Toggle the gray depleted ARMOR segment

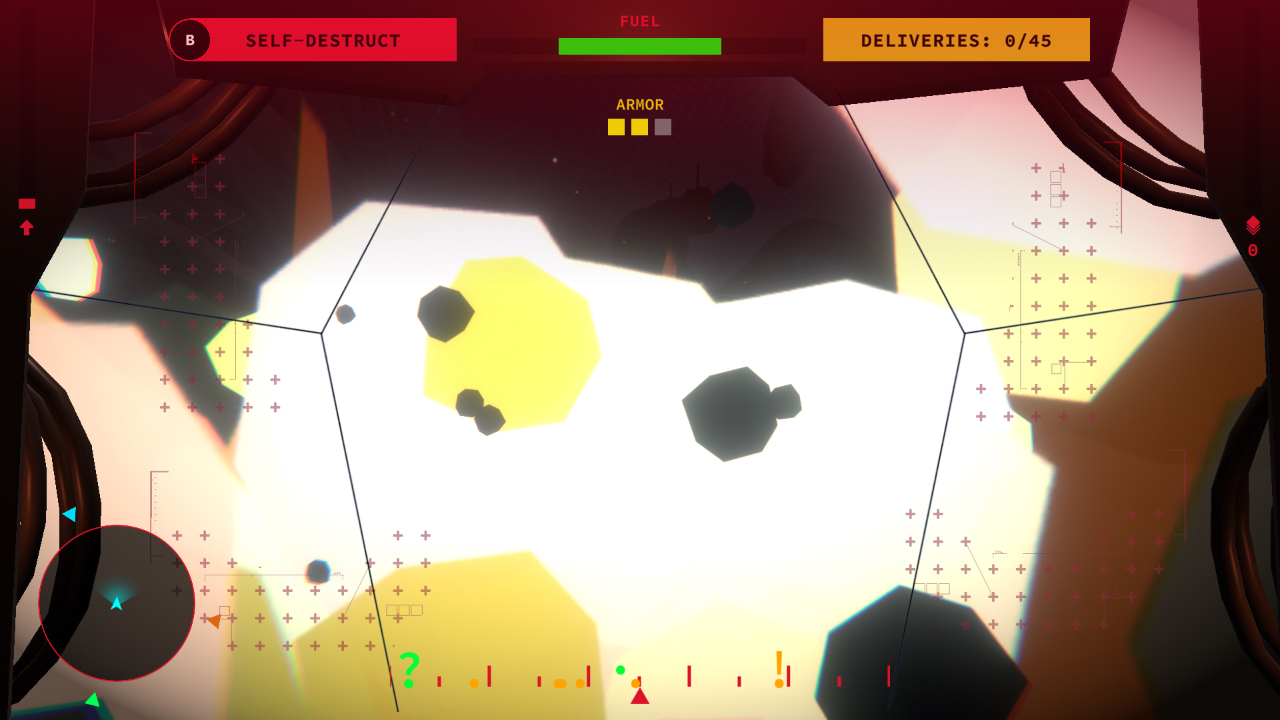pyautogui.click(x=662, y=127)
